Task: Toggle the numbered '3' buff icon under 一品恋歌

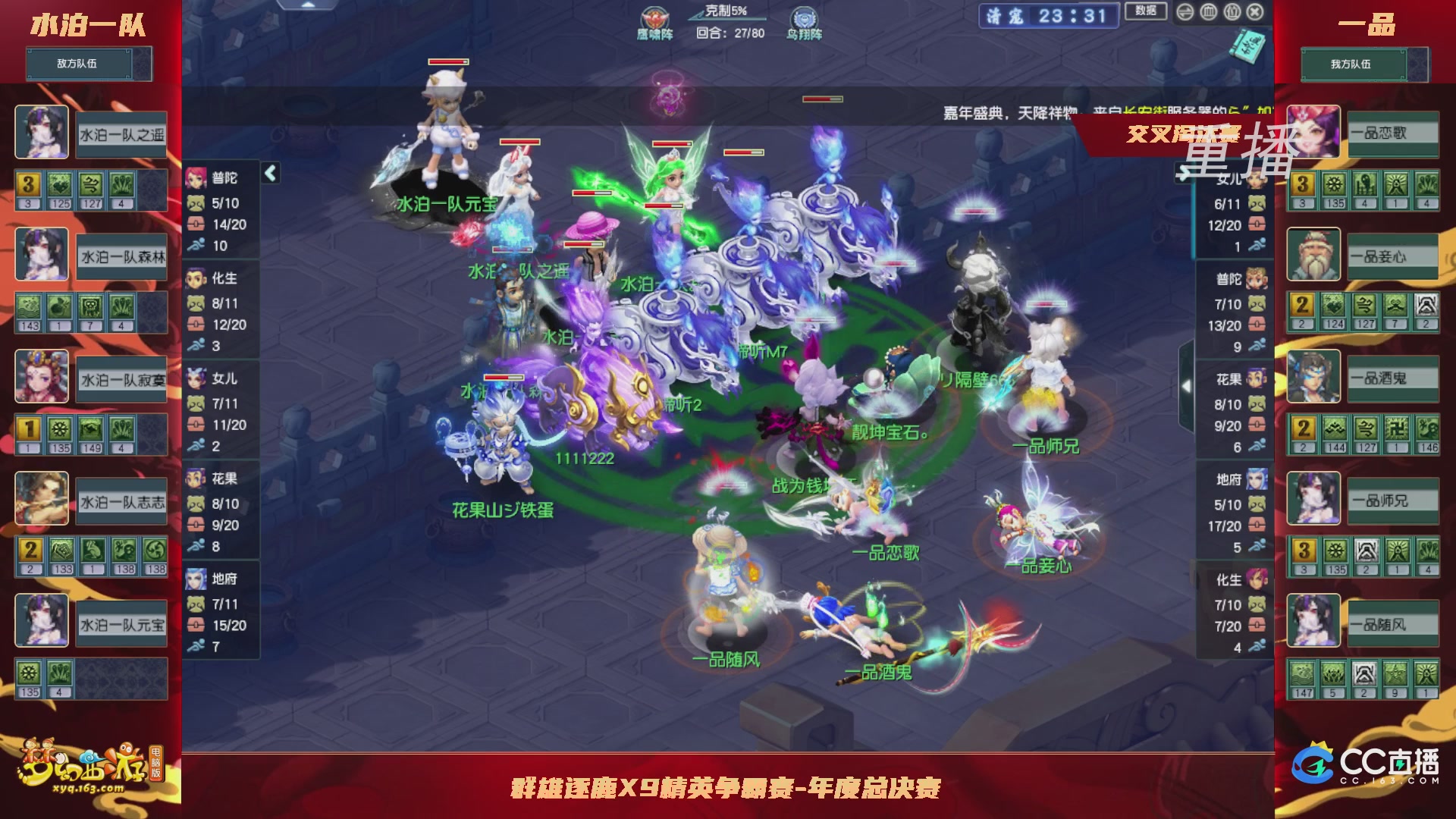Action: tap(1303, 184)
